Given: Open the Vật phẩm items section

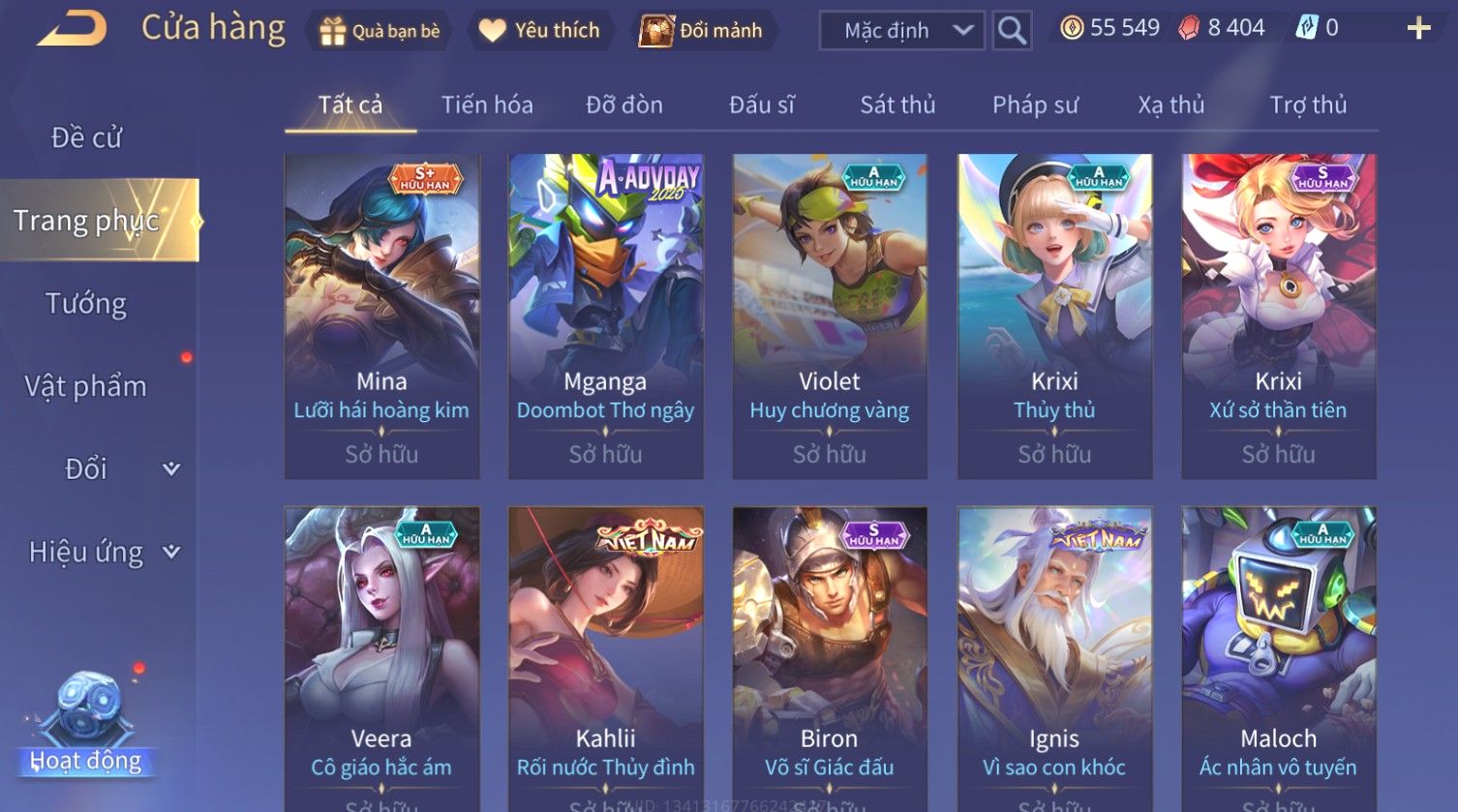Looking at the screenshot, I should pyautogui.click(x=86, y=386).
